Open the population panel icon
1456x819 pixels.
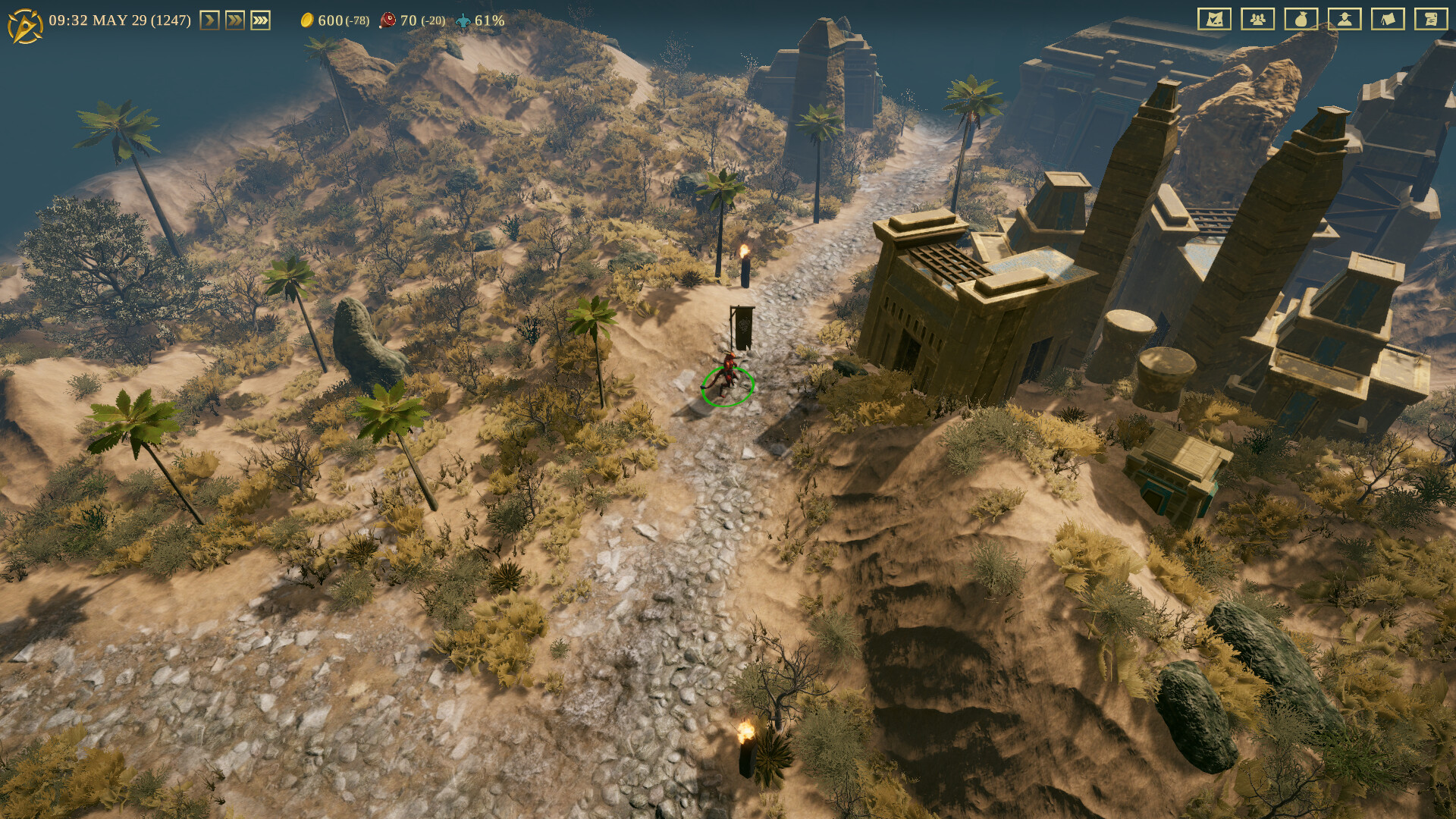click(1258, 20)
